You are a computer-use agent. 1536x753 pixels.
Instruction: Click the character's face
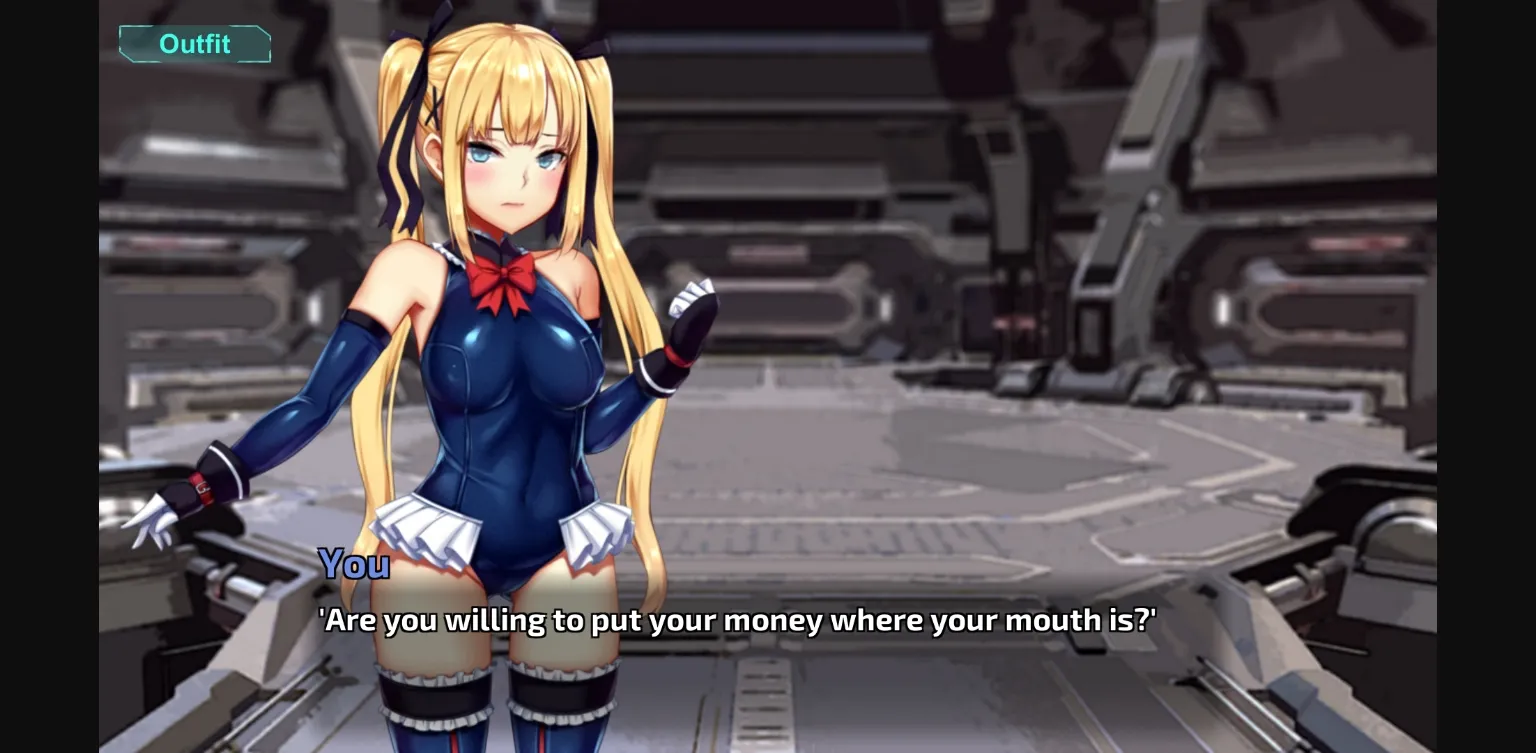pyautogui.click(x=510, y=170)
